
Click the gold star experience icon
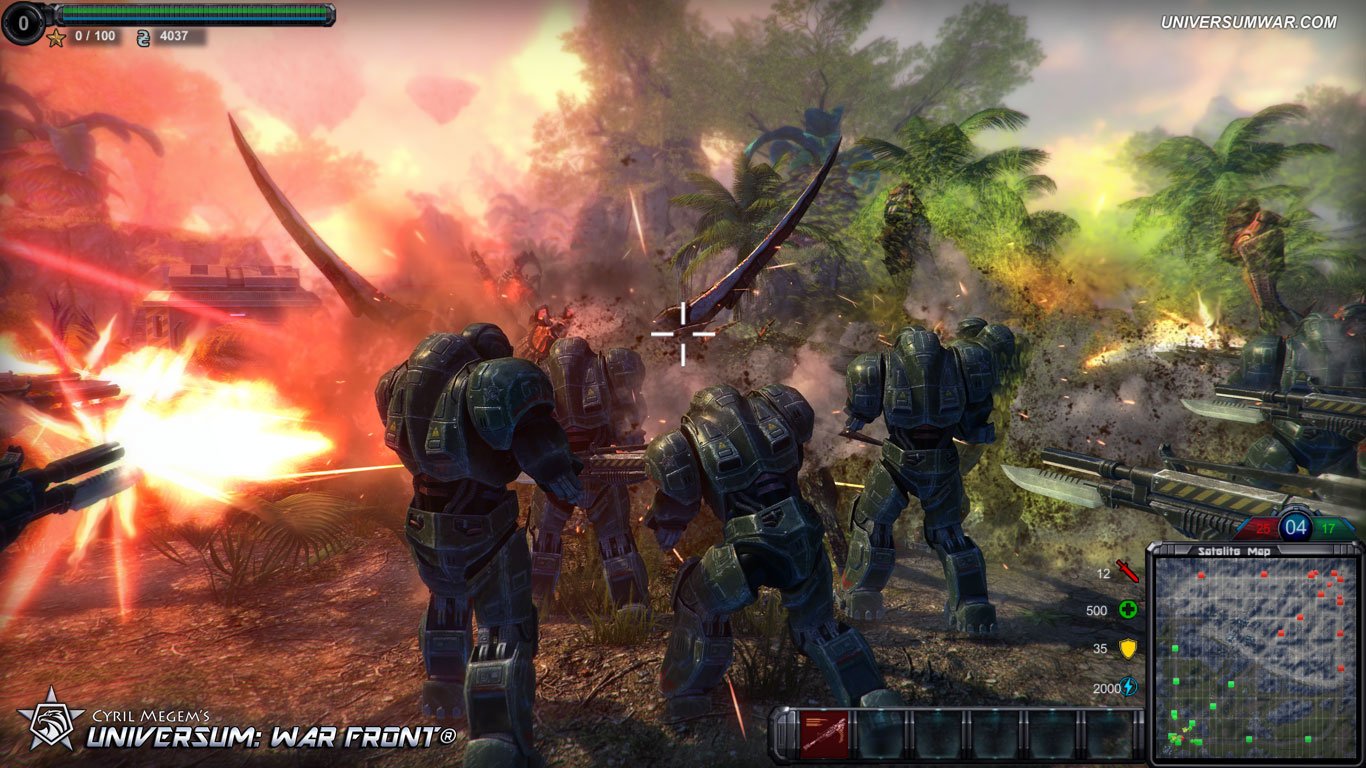tap(55, 38)
